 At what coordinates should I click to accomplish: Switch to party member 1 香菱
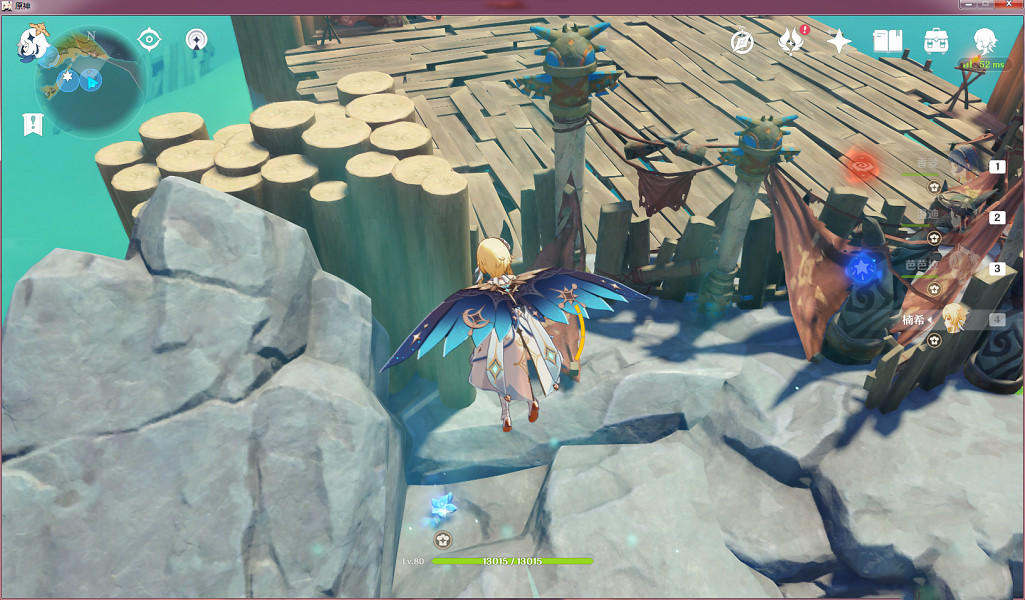(960, 165)
